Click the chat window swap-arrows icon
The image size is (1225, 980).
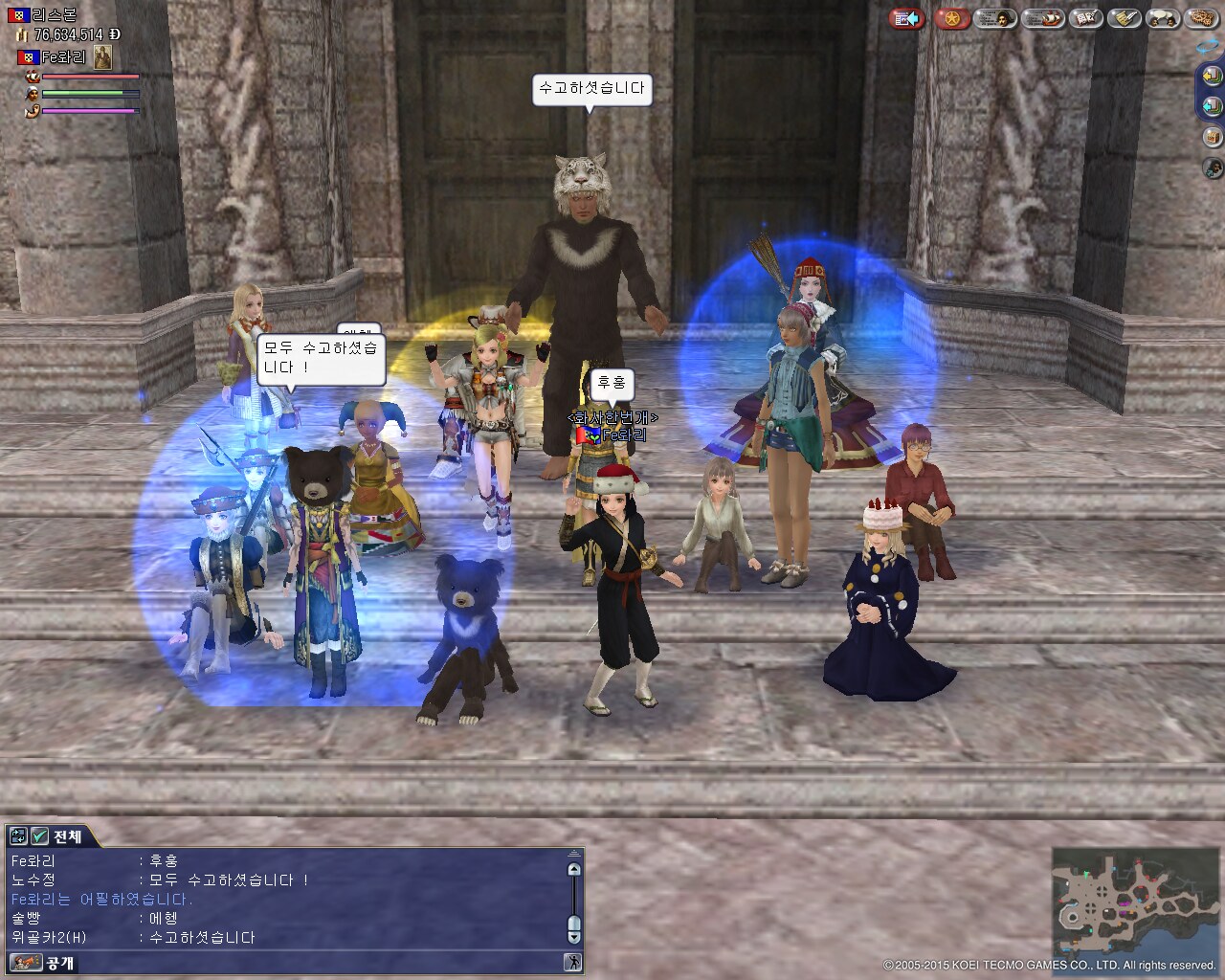(x=19, y=836)
